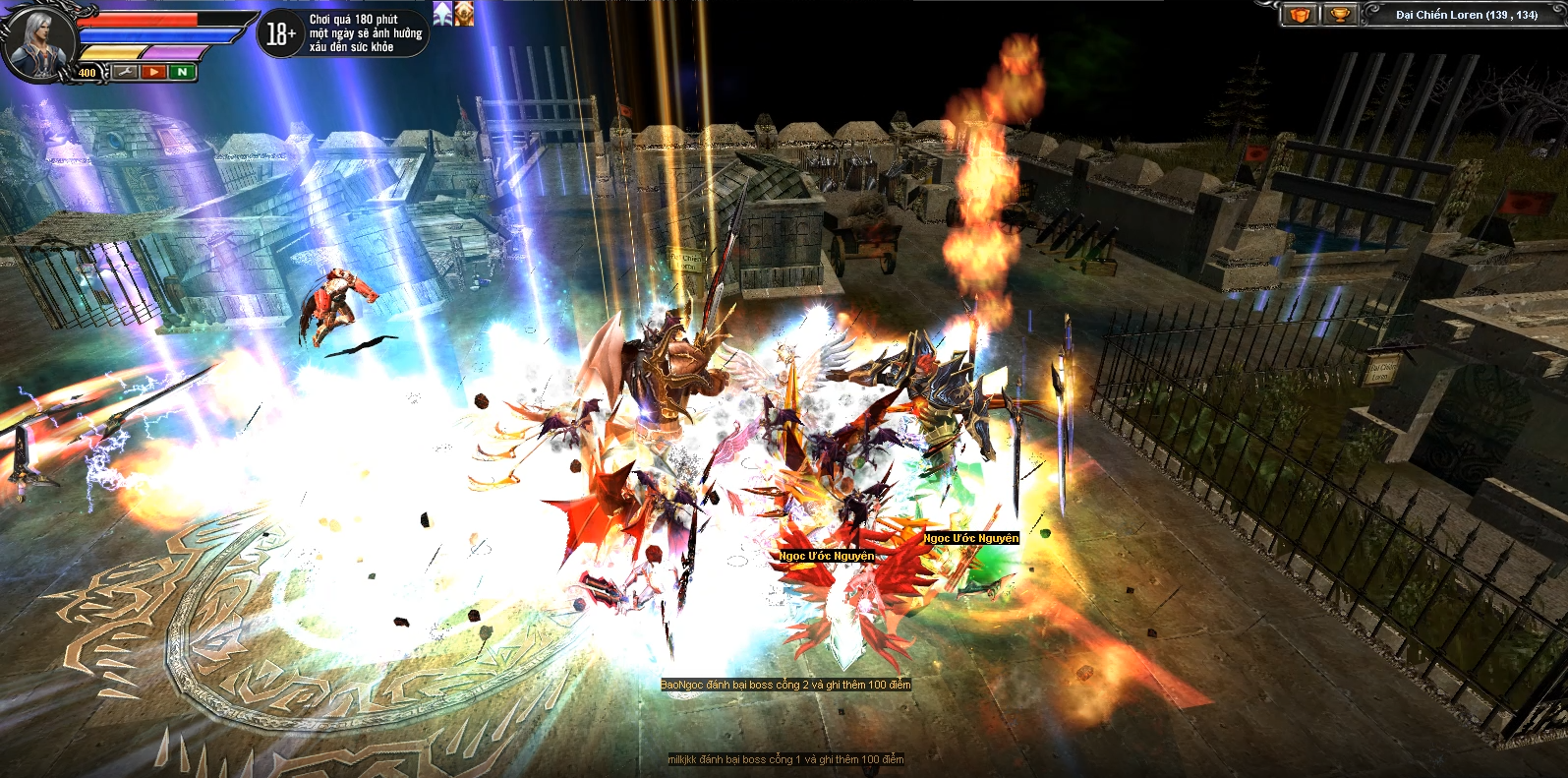Open the gold trophy rankings button
1568x778 pixels.
point(1339,15)
